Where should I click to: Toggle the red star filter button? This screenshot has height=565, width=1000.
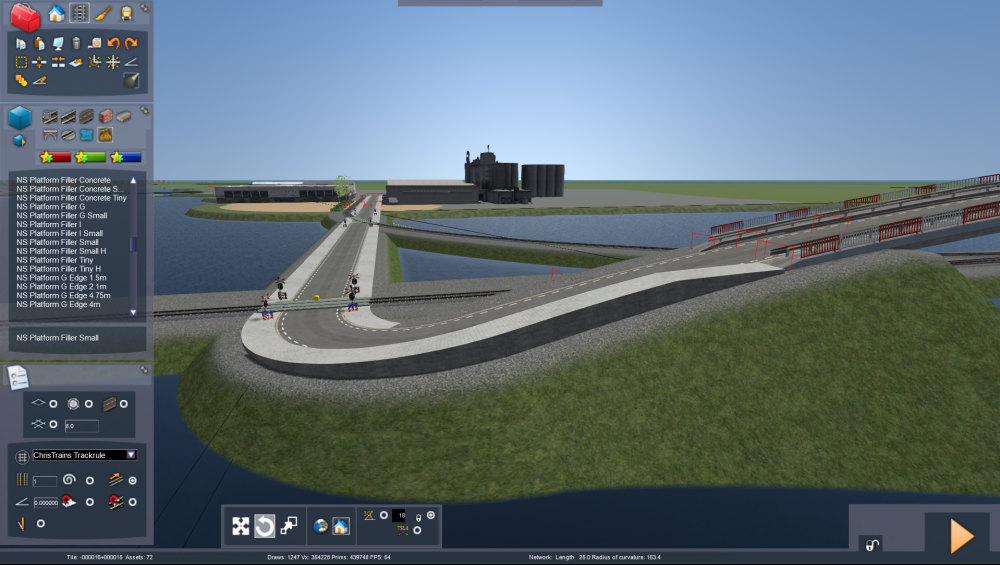55,157
